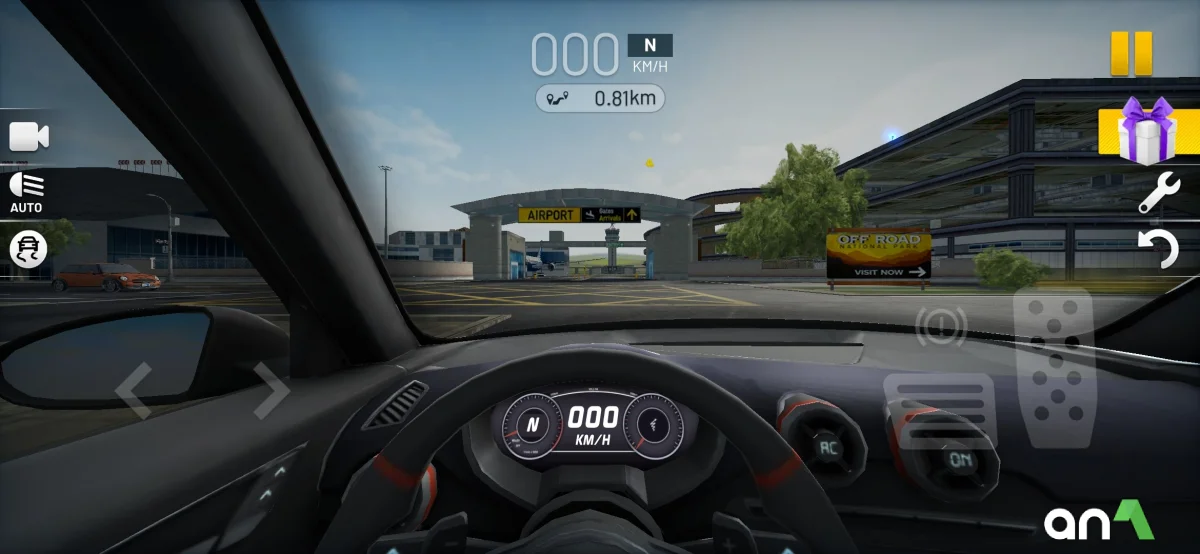The width and height of the screenshot is (1200, 554).
Task: Steer left with the left arrow
Action: [x=134, y=390]
